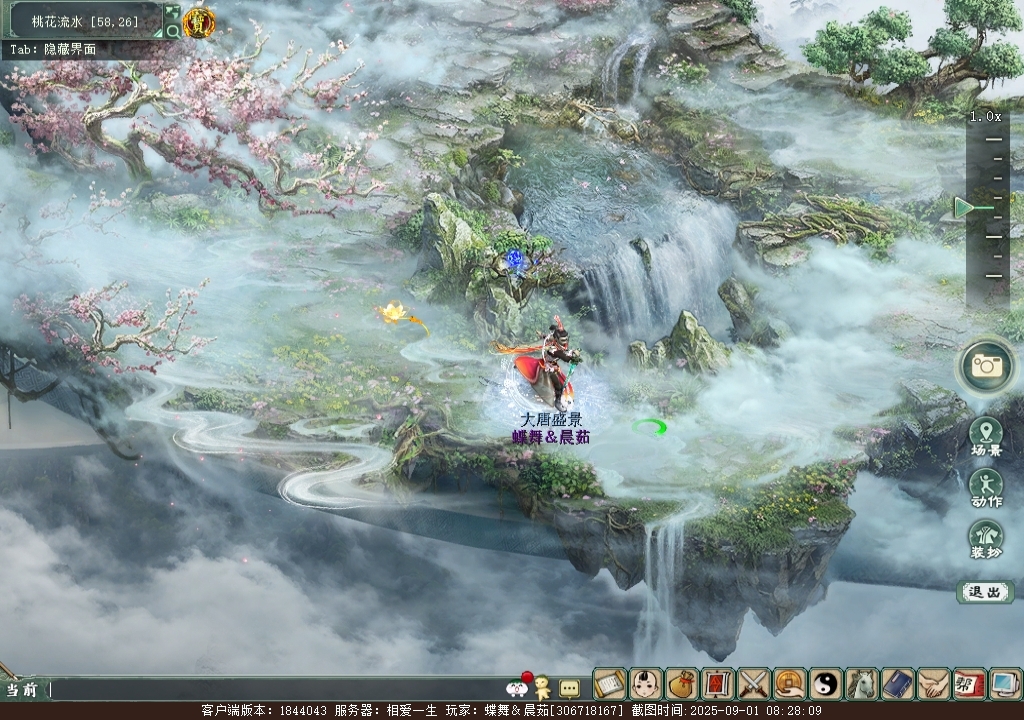The image size is (1024, 720).
Task: Click the magnifier search icon near minimap
Action: tap(172, 31)
